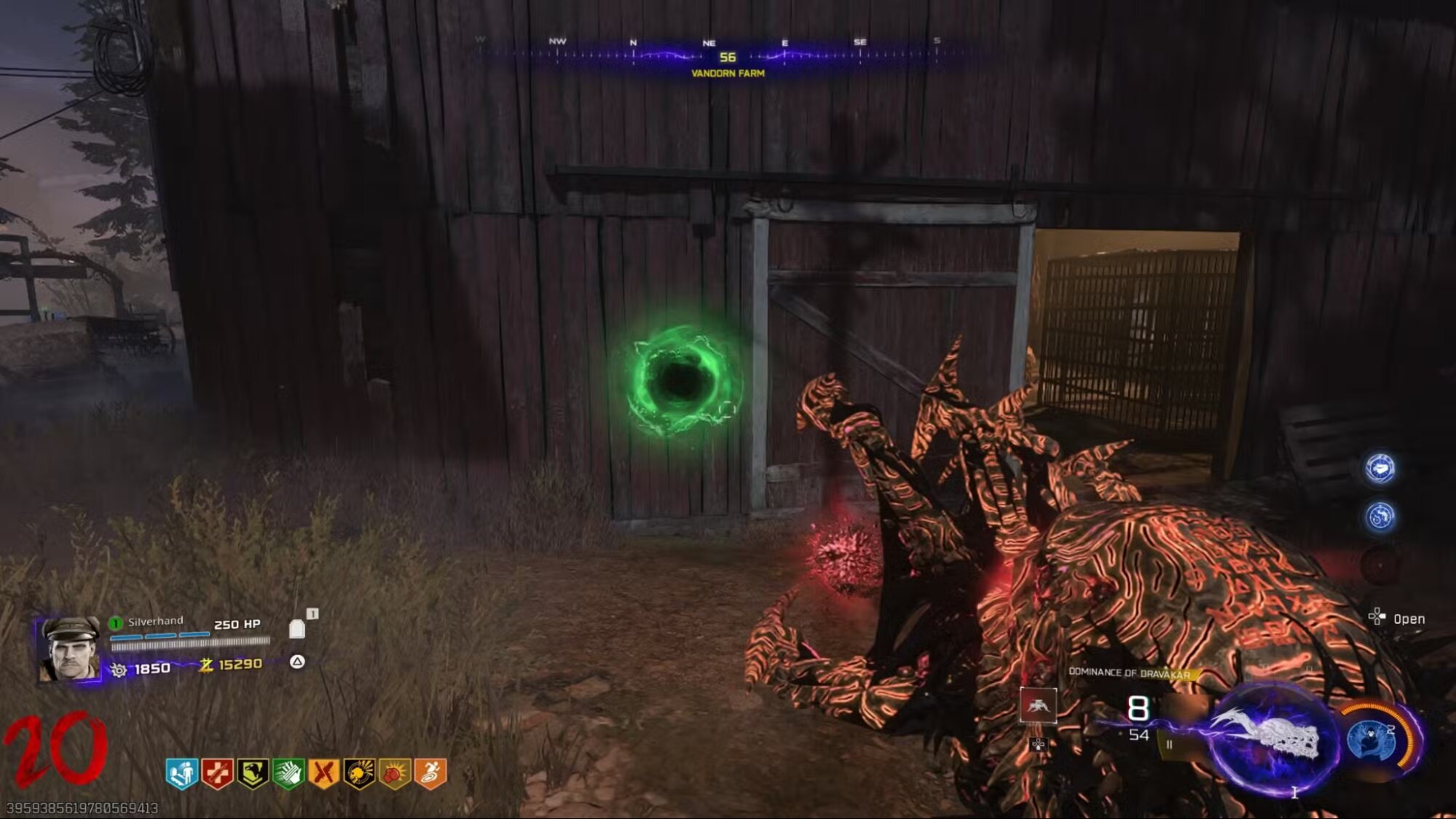
Task: Click the Dominance of Dravakar weapon icon
Action: tap(1271, 737)
